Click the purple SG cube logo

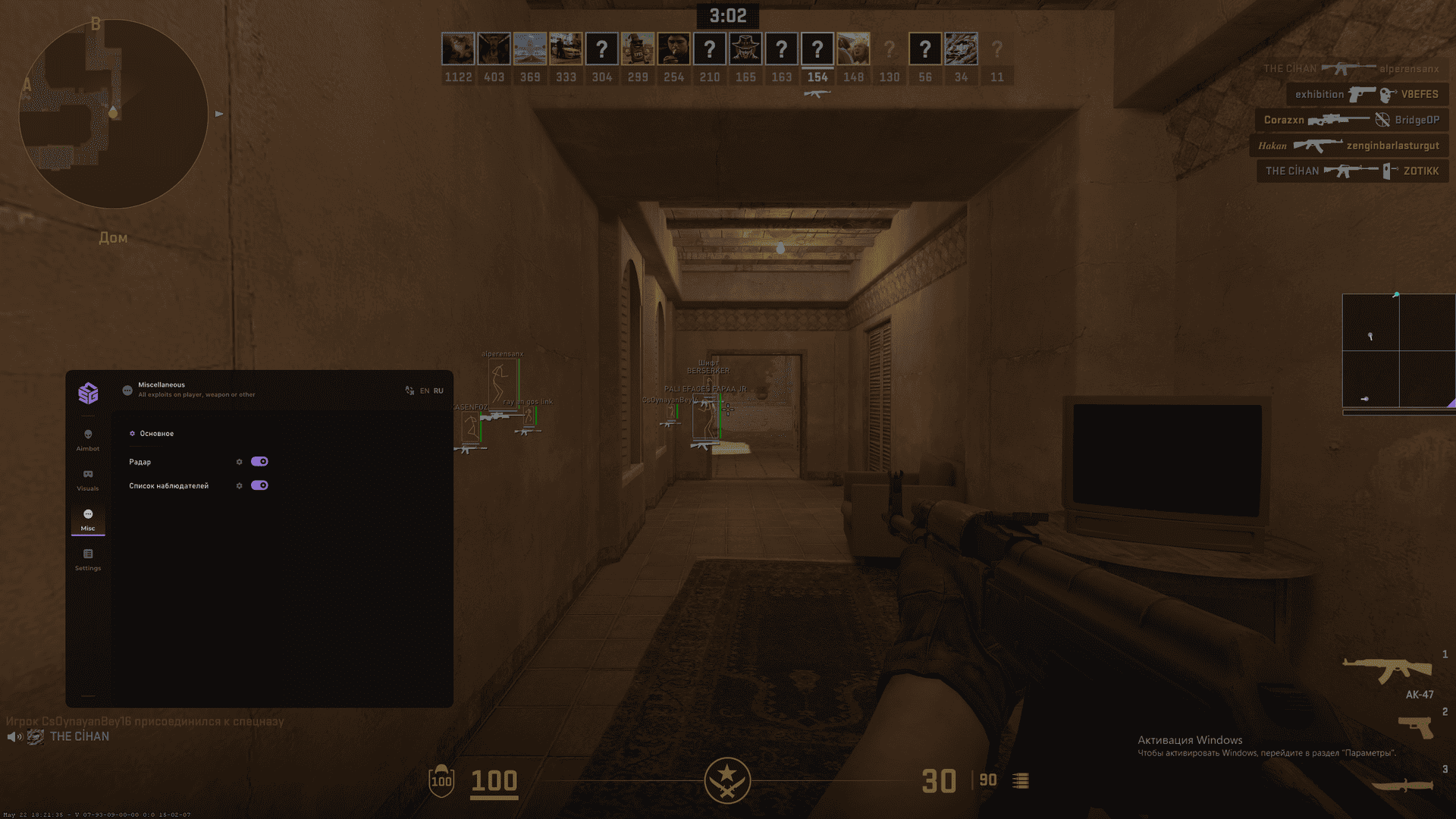(x=88, y=392)
